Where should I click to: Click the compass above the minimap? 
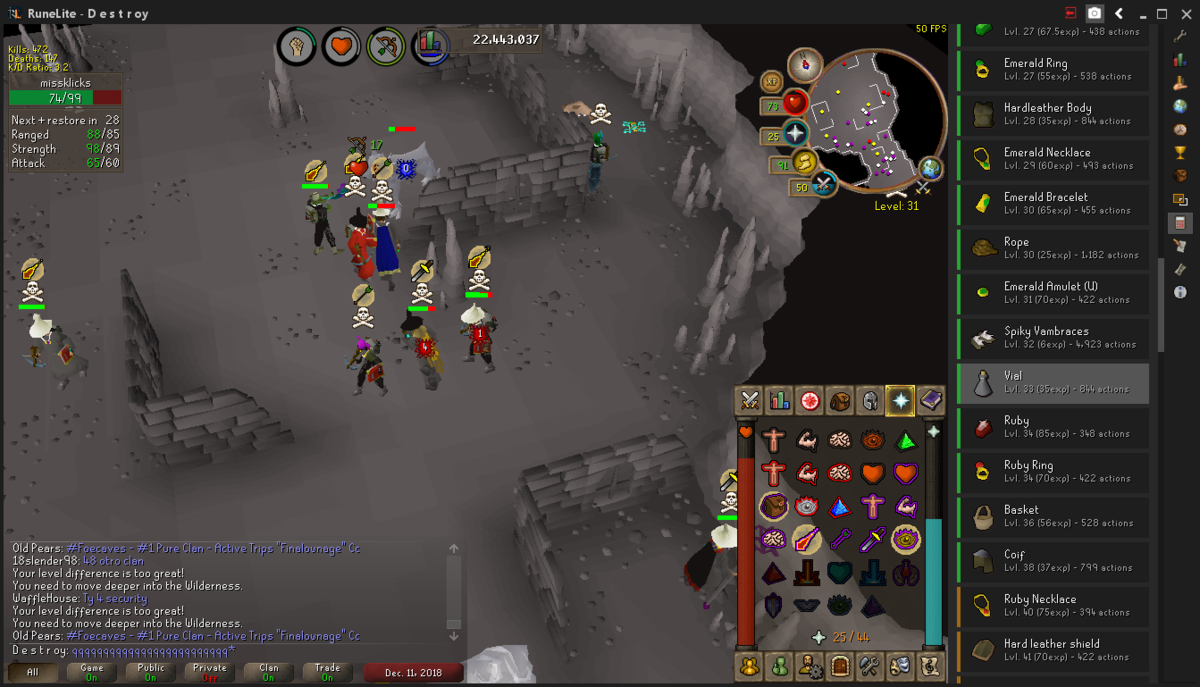[x=804, y=65]
